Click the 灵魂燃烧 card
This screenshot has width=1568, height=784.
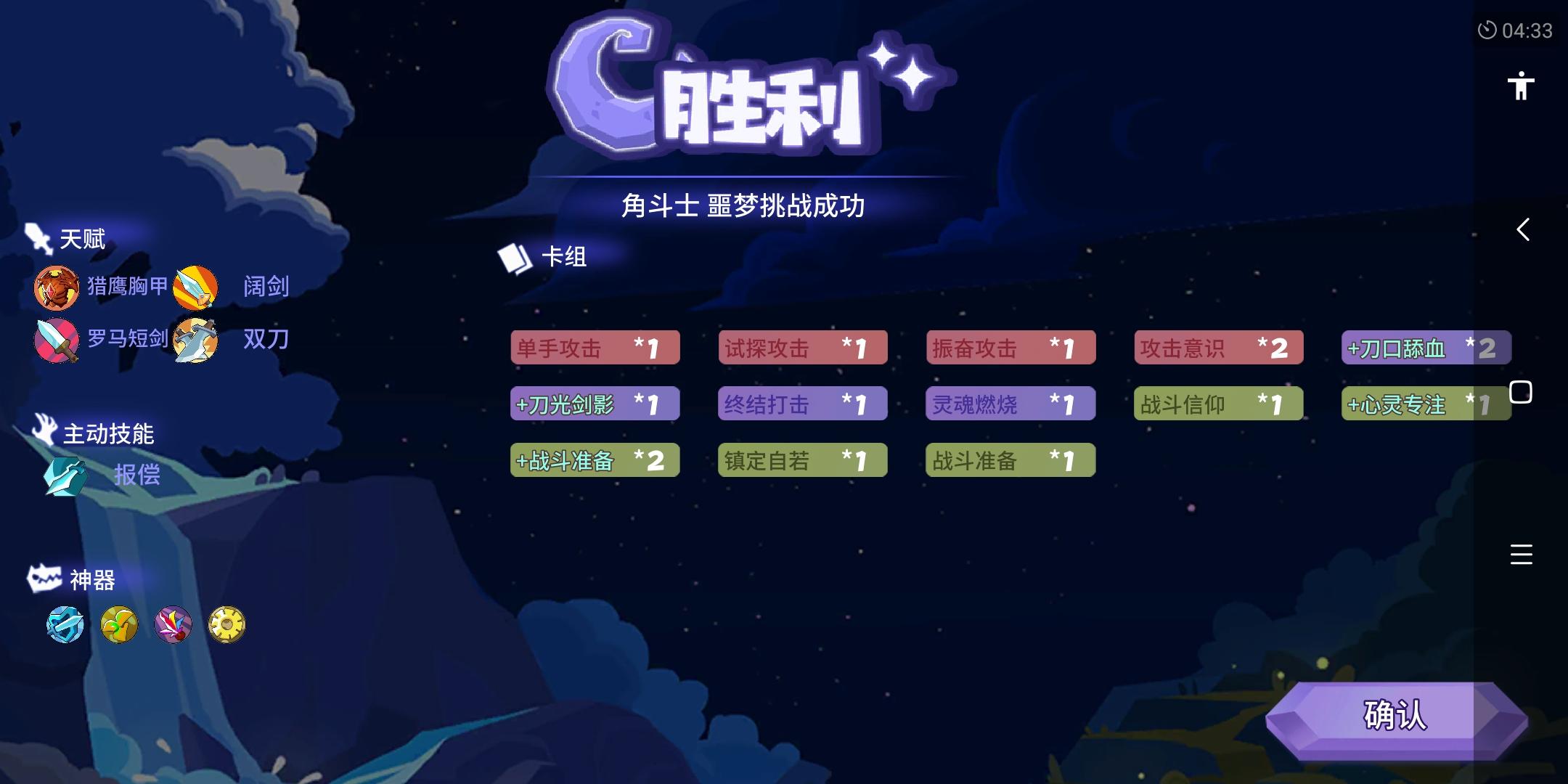[1012, 404]
